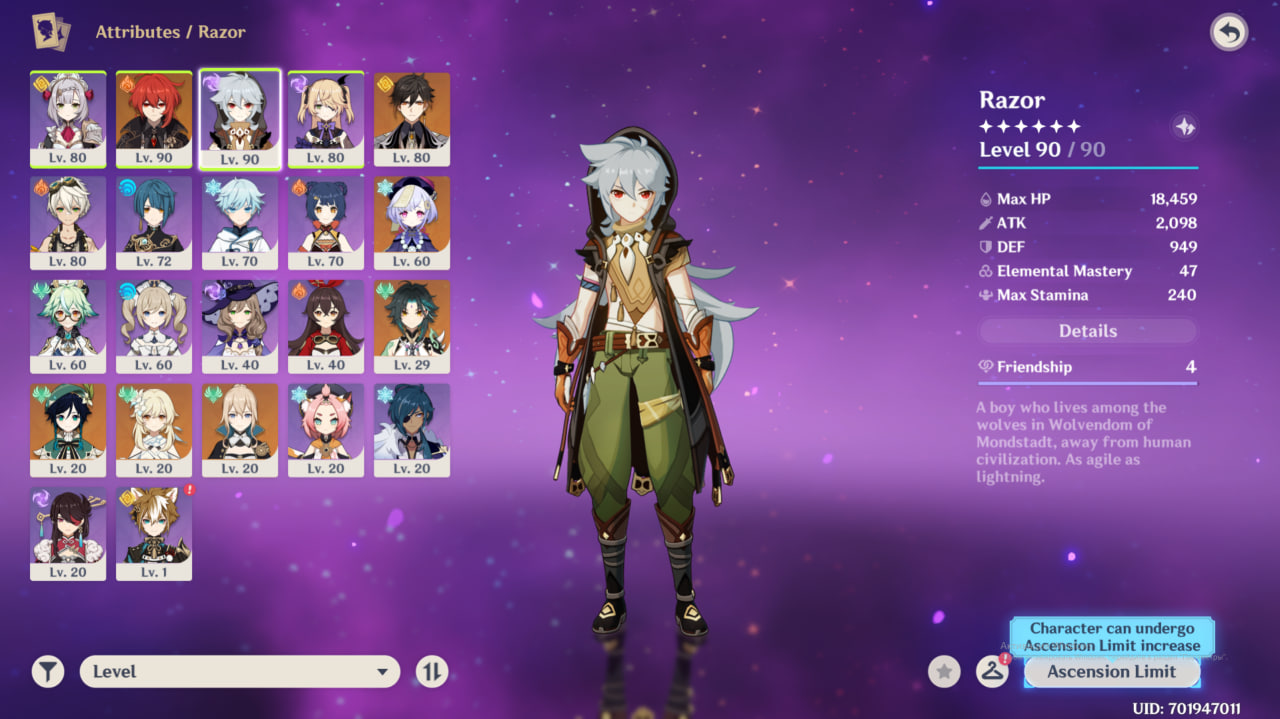Open the outfit hanger icon
This screenshot has height=719, width=1280.
point(991,672)
